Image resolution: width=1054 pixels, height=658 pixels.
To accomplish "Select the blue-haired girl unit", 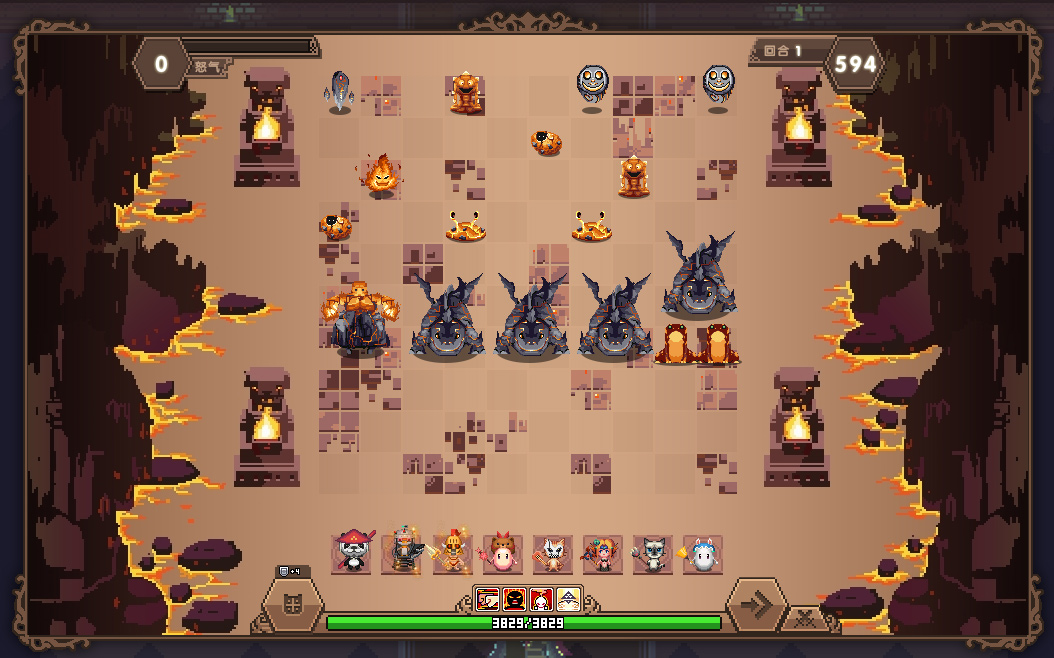I will click(602, 553).
